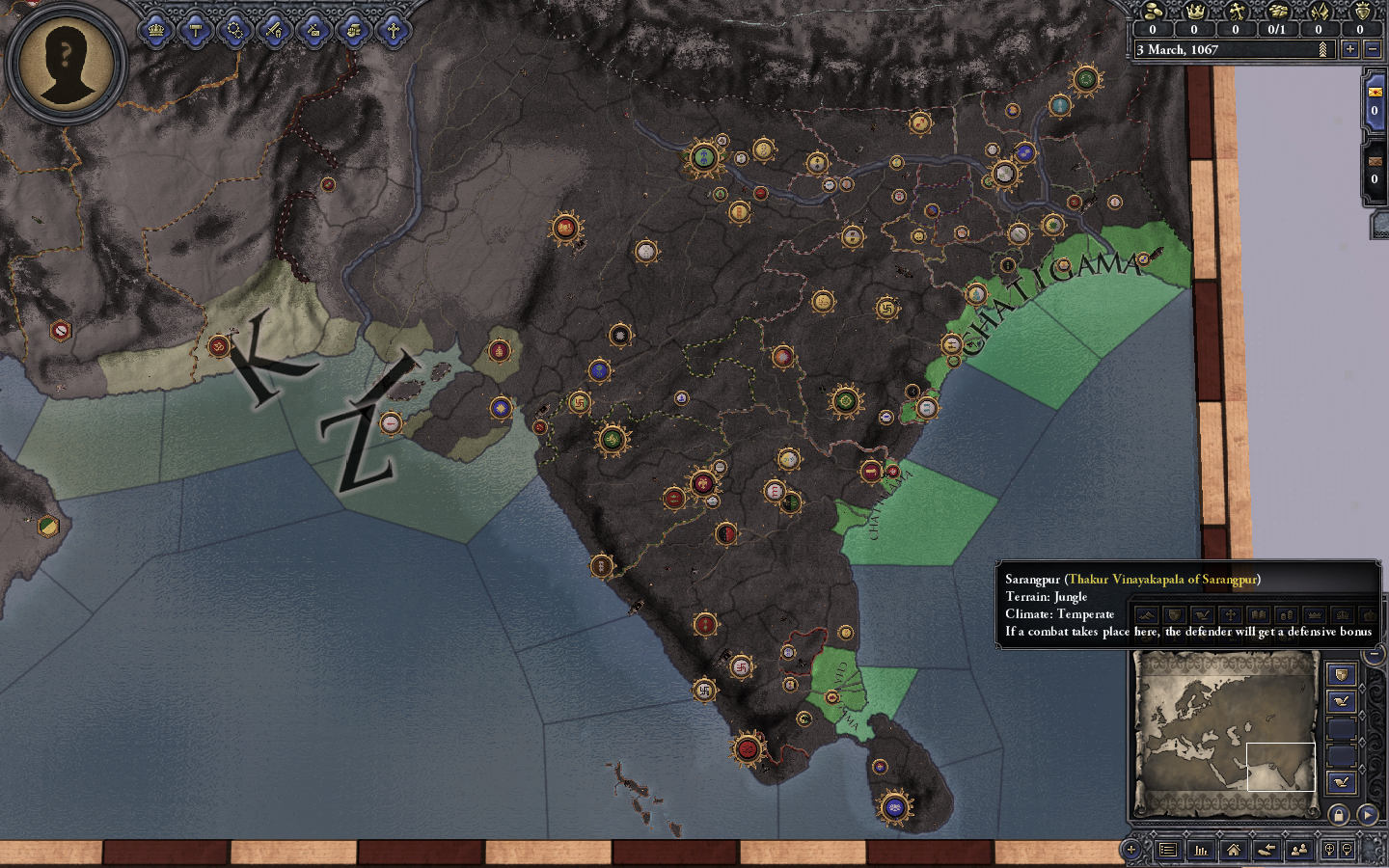The width and height of the screenshot is (1389, 868).
Task: Open the linked rings tab
Action: (x=235, y=31)
